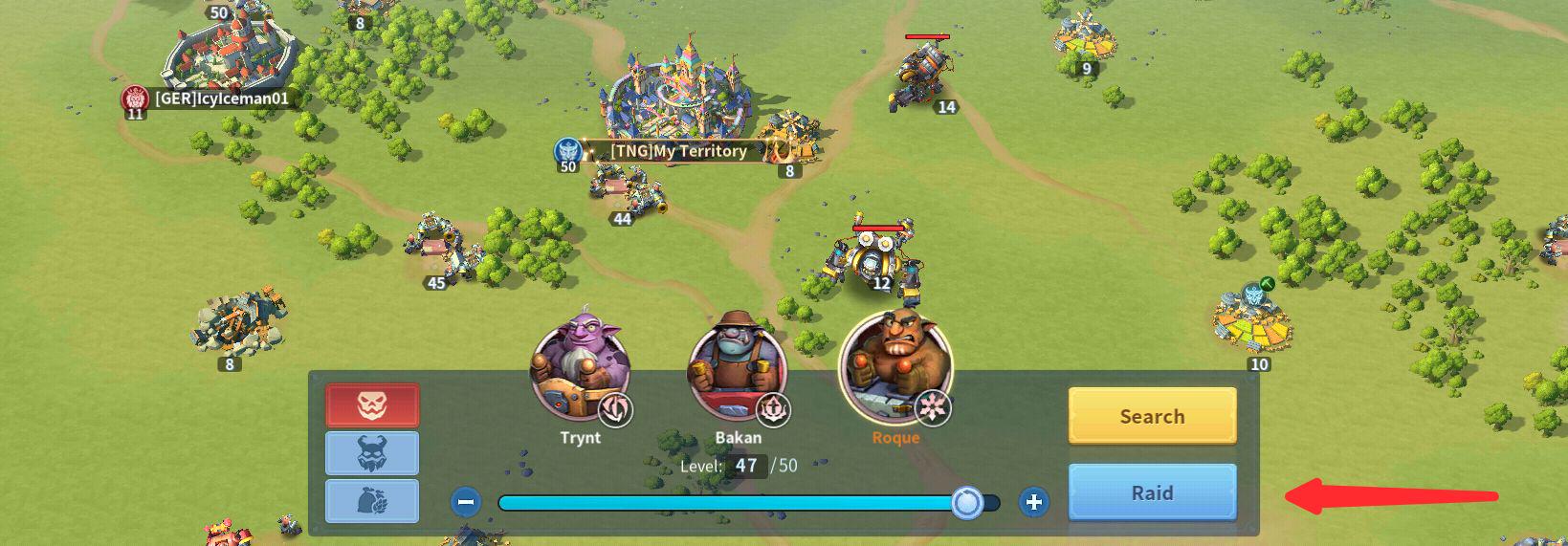
Task: Select the [TNG]My Territory city label
Action: click(678, 151)
